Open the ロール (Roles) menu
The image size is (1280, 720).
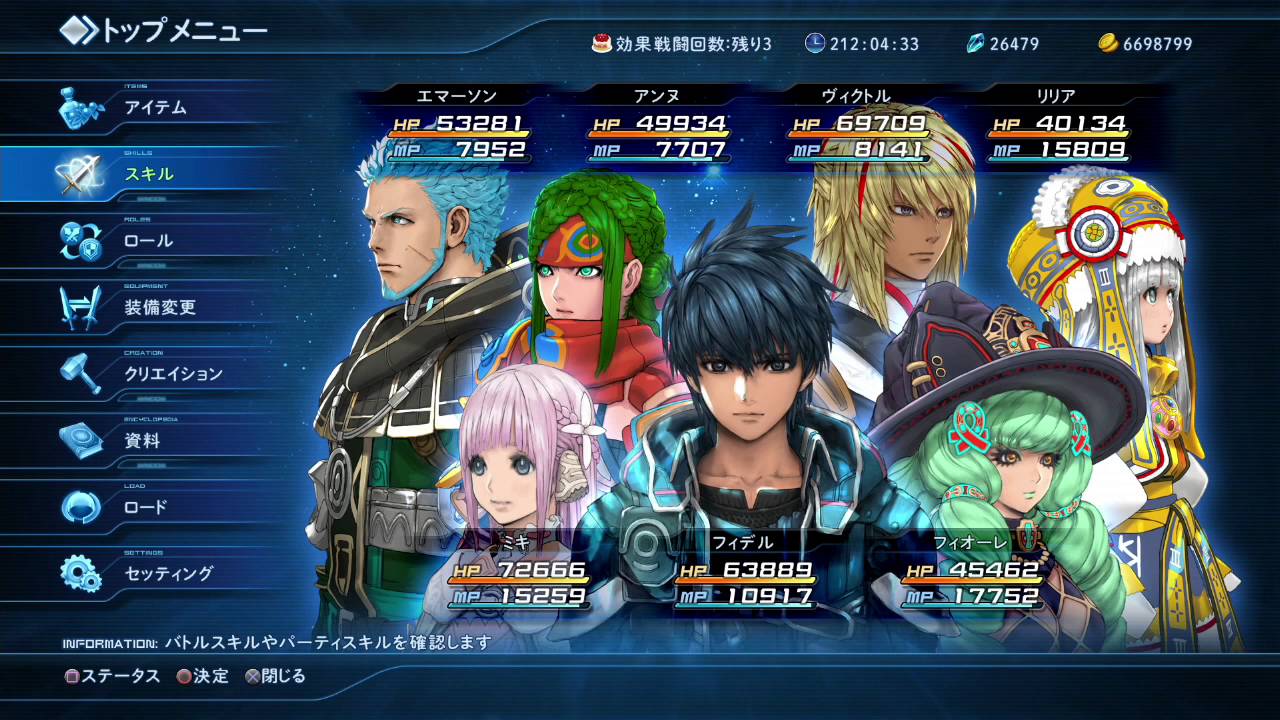[x=148, y=241]
